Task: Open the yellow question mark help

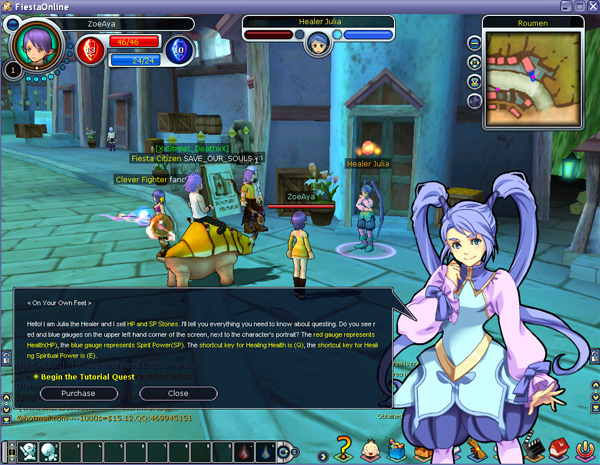Action: [x=344, y=447]
